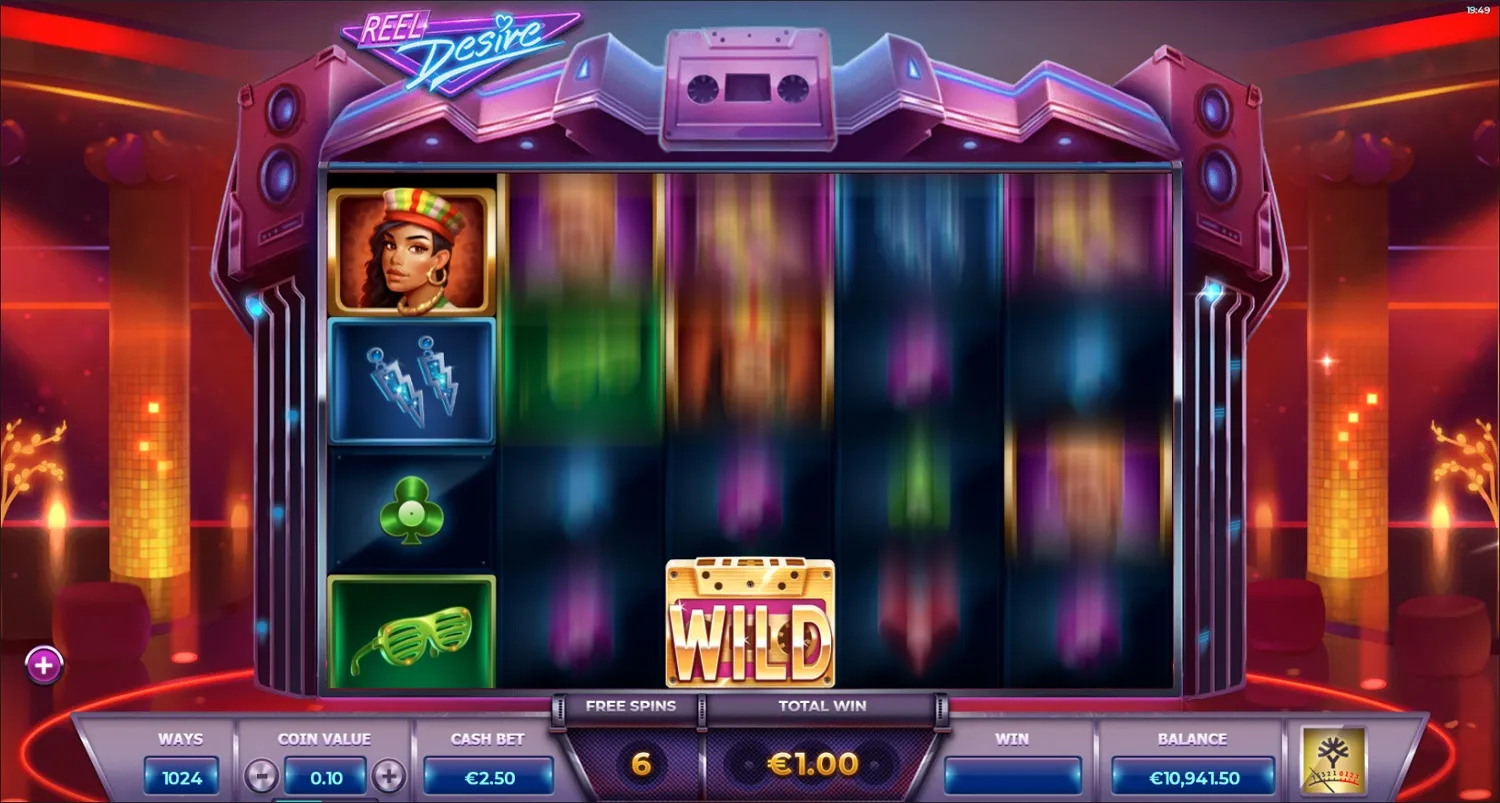This screenshot has height=803, width=1500.
Task: Click the WAYS 1024 display
Action: tap(182, 775)
